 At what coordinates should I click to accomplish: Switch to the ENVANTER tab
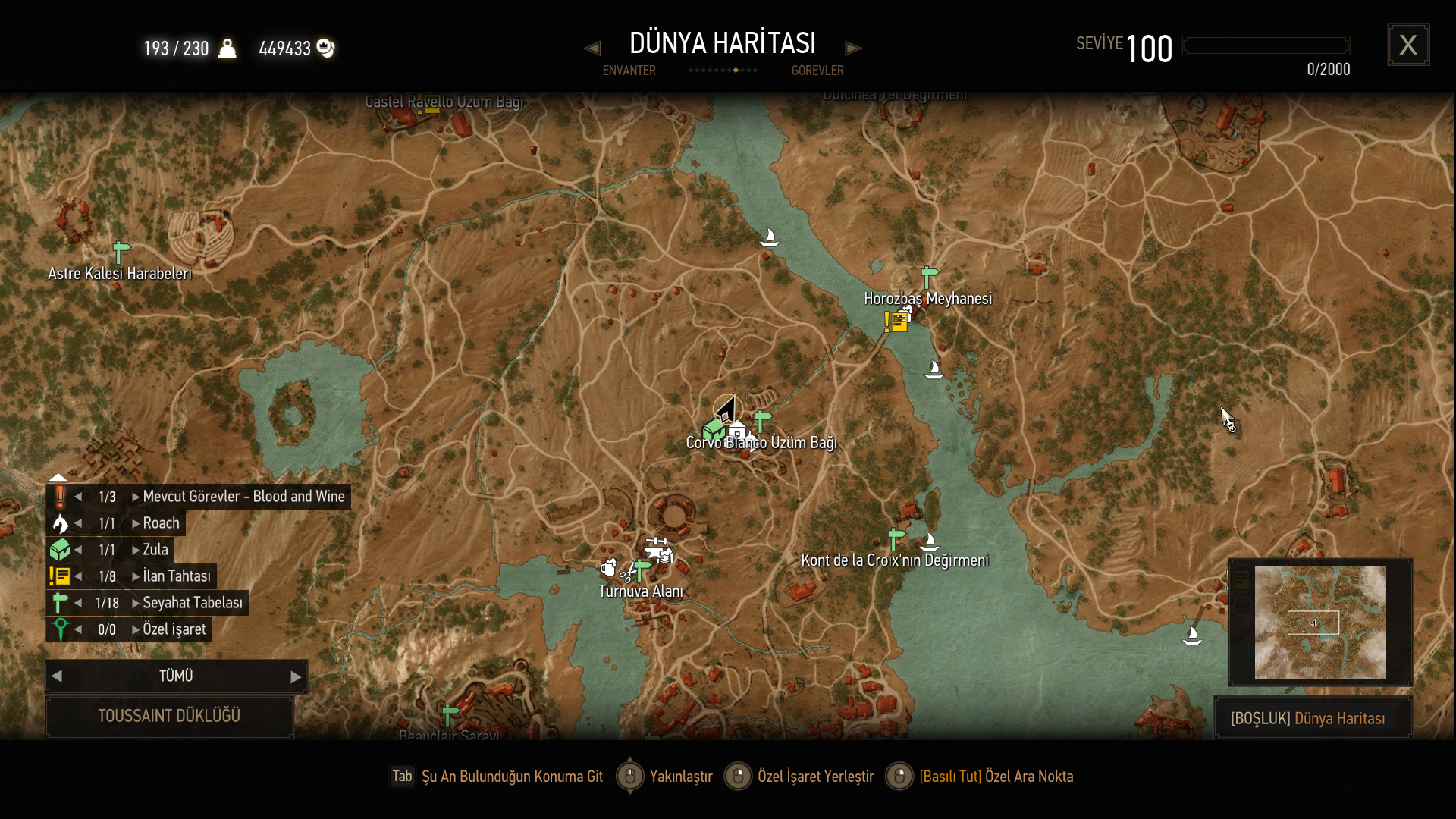tap(629, 71)
